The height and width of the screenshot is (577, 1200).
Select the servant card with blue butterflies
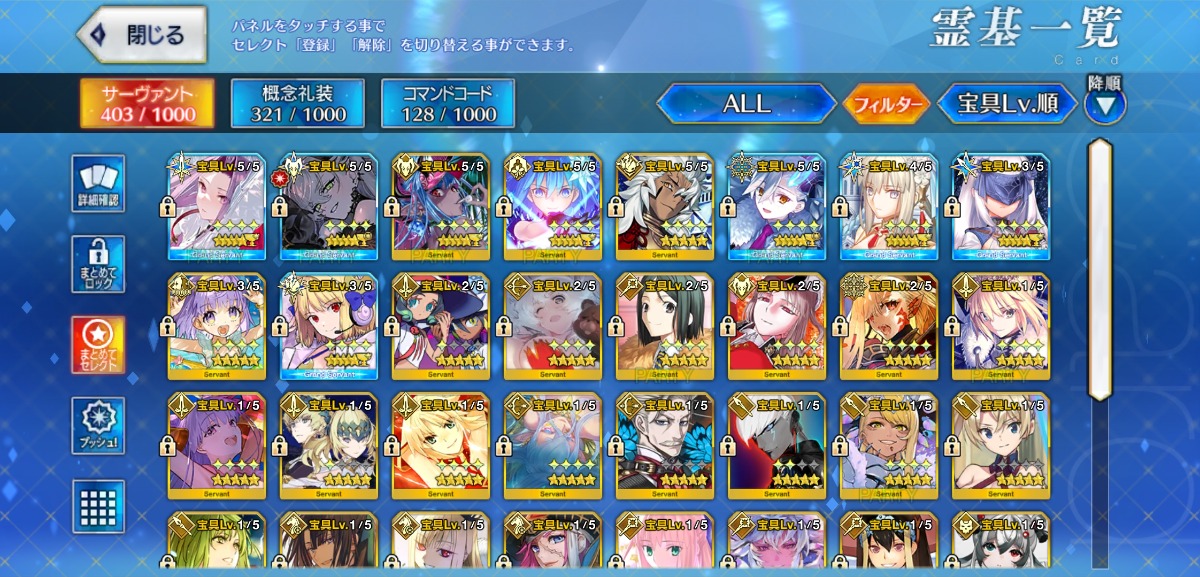665,447
